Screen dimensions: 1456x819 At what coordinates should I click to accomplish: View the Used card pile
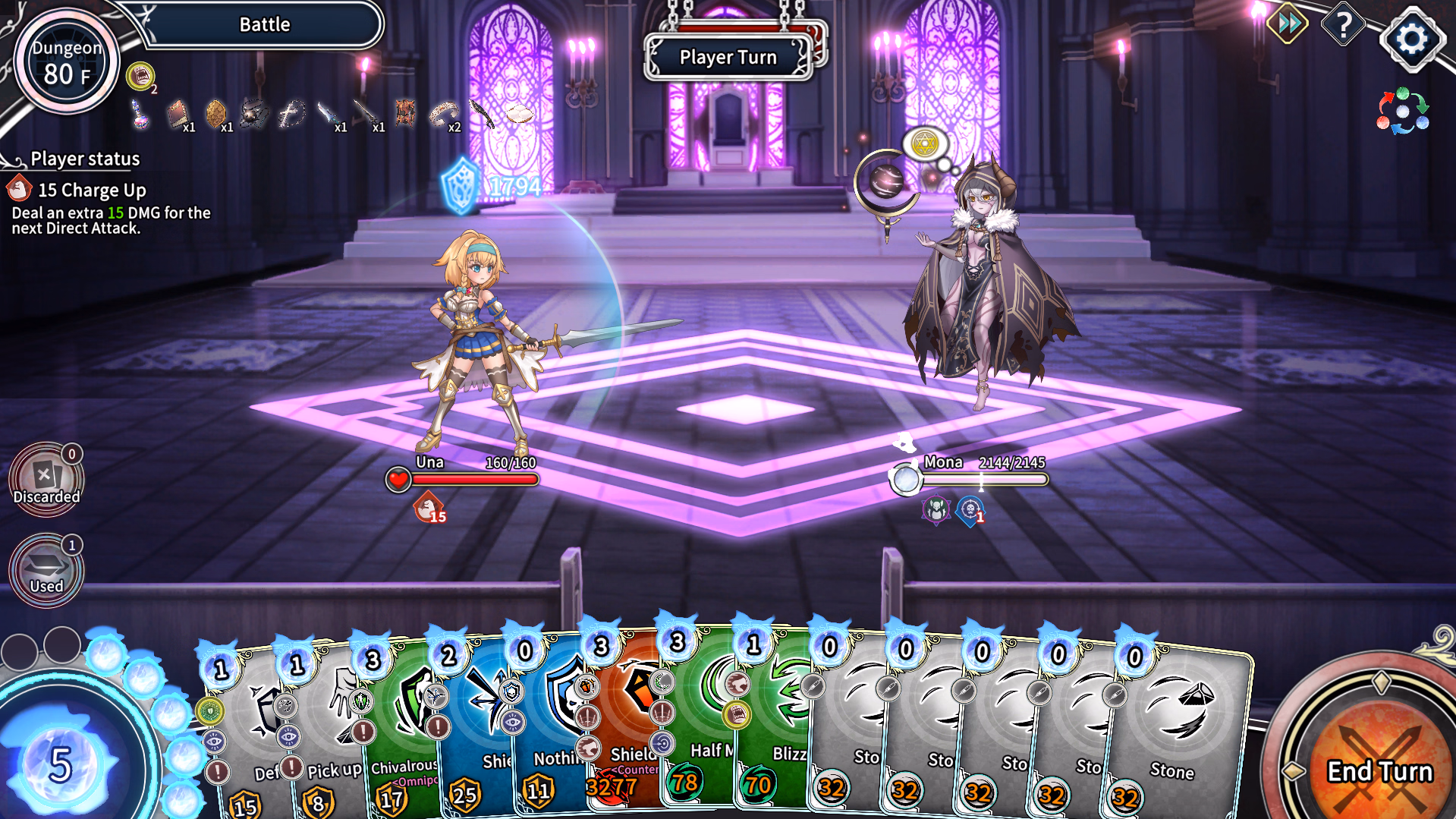coord(46,571)
